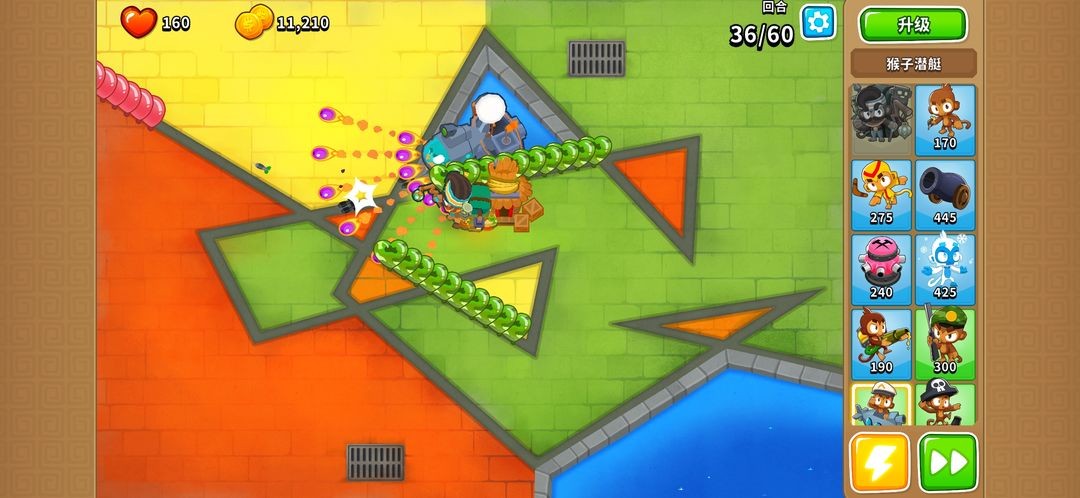Tap the green 升级 upgrade button
Image resolution: width=1080 pixels, height=498 pixels.
point(913,25)
